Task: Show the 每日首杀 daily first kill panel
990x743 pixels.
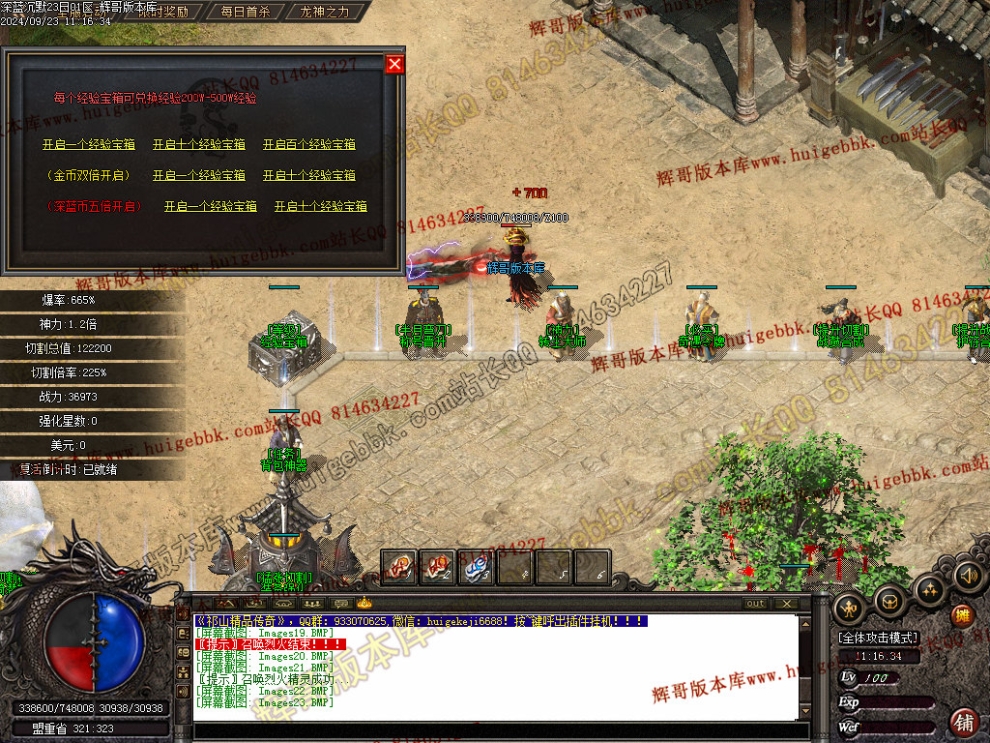Action: tap(245, 12)
